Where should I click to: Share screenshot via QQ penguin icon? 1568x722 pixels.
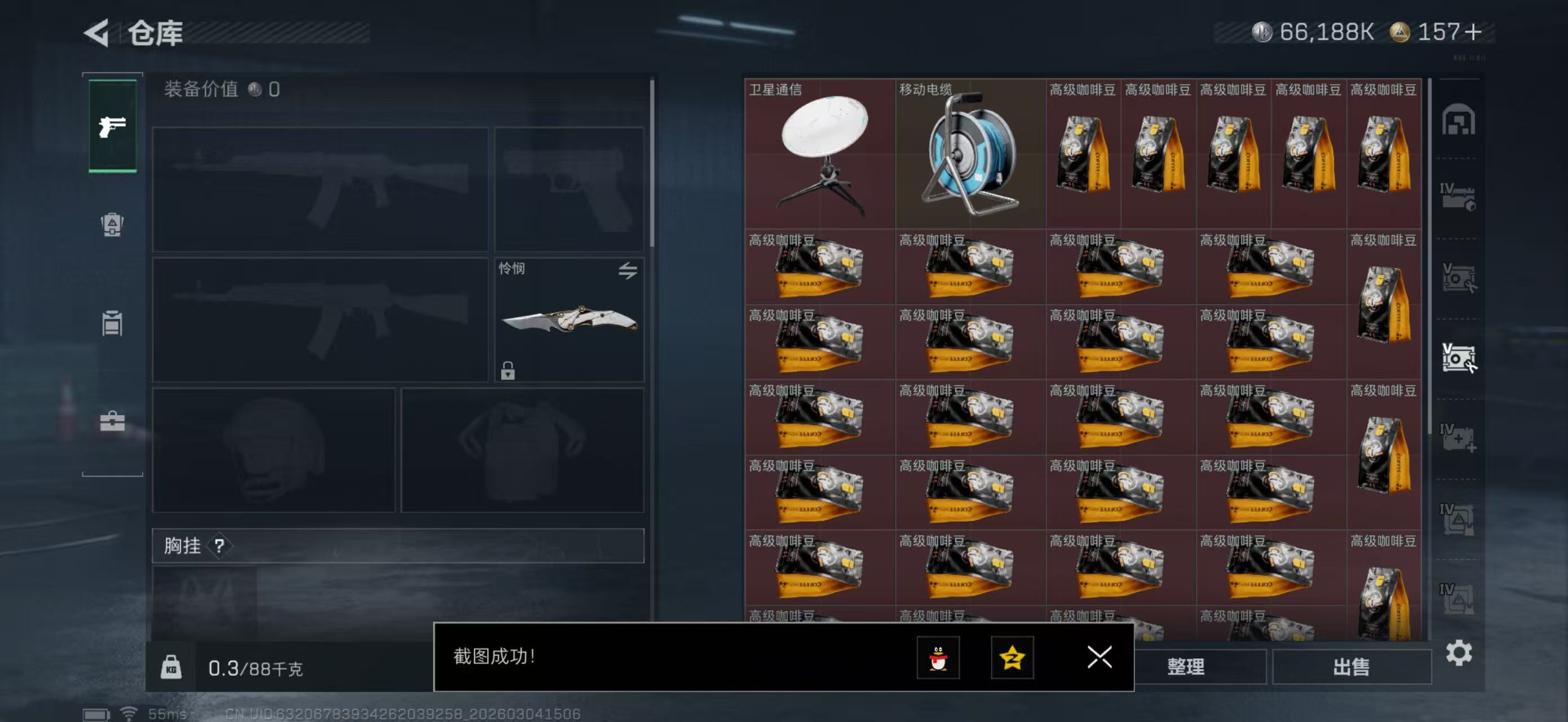click(940, 658)
